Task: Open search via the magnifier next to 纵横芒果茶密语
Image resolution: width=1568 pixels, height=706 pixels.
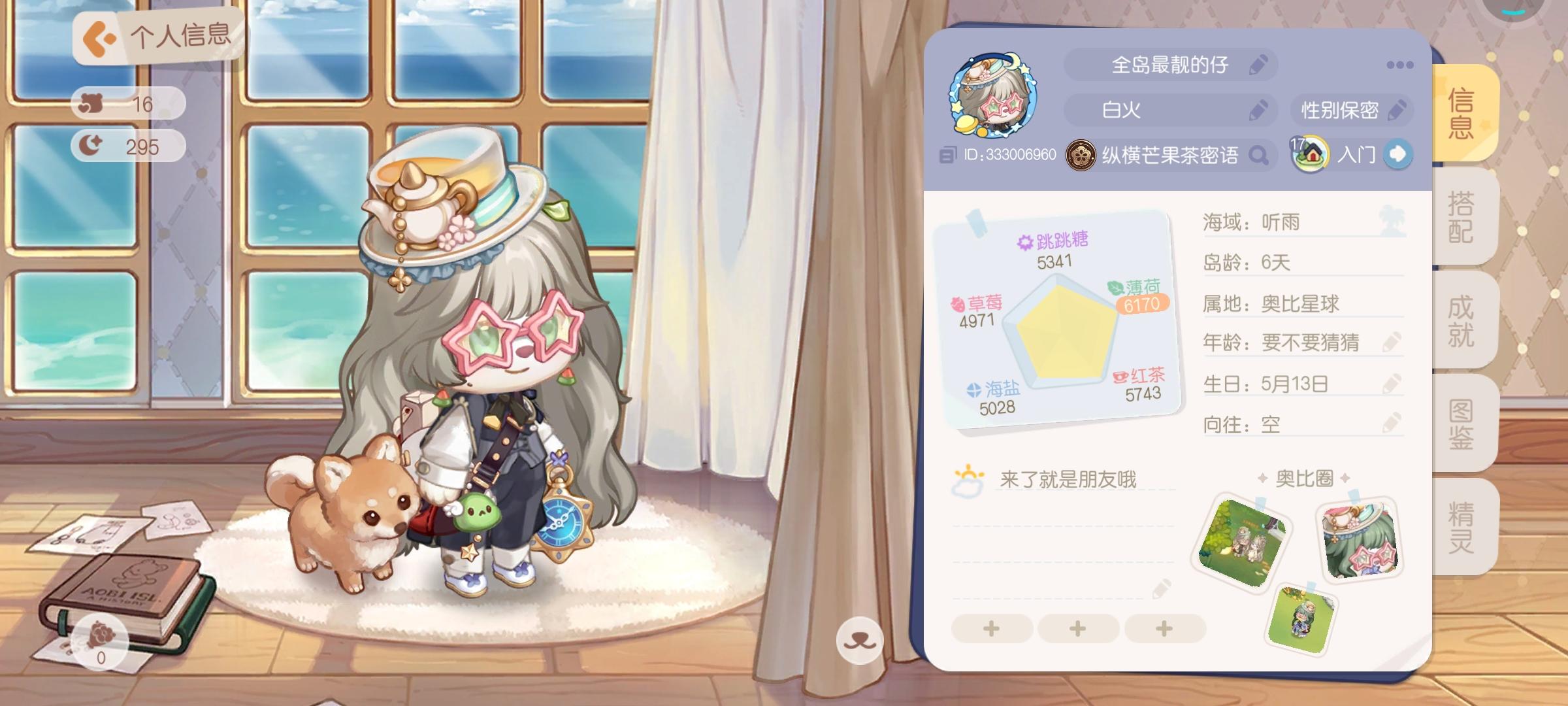Action: pos(1258,155)
